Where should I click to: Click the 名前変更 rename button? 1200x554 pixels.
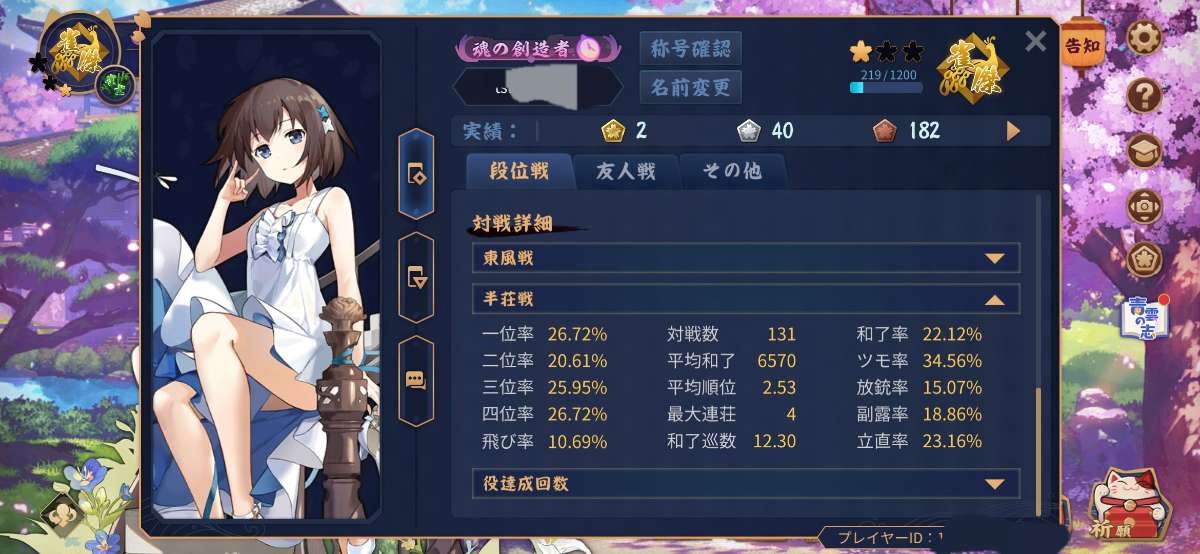690,87
